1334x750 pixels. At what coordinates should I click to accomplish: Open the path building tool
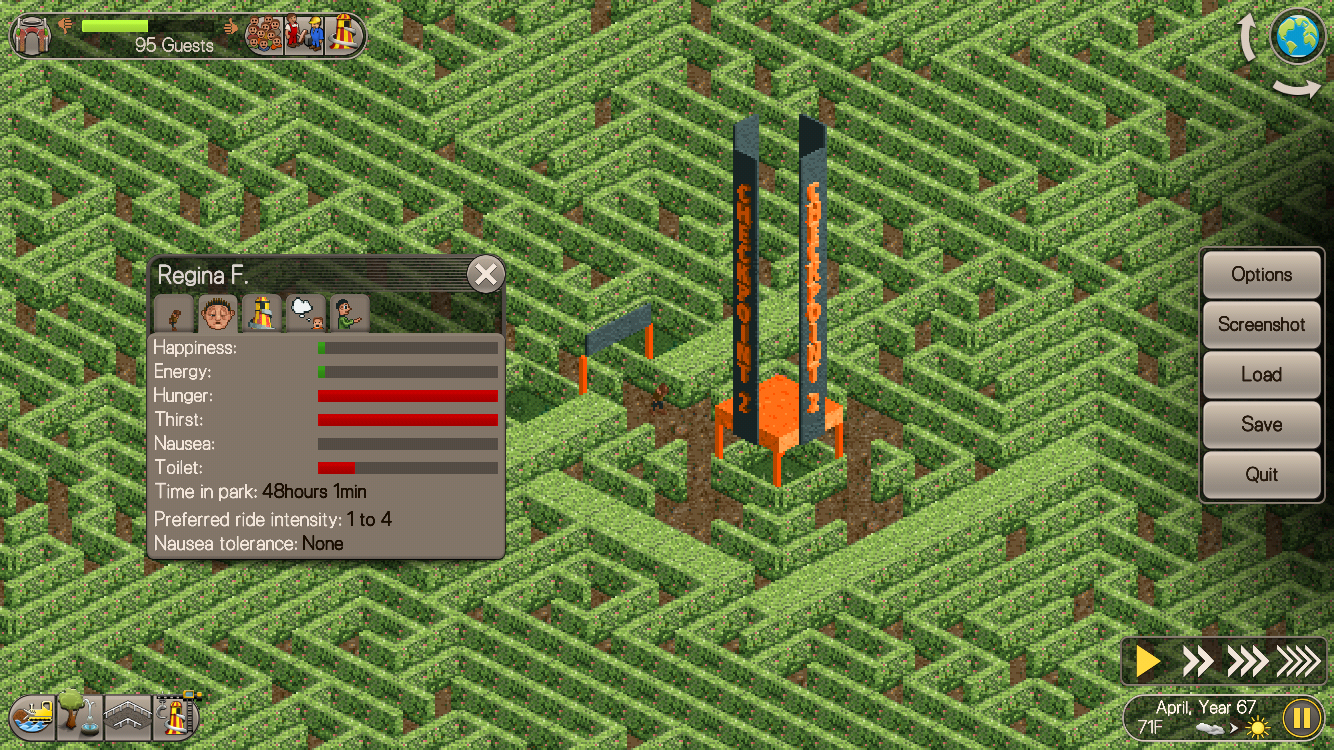pos(127,716)
